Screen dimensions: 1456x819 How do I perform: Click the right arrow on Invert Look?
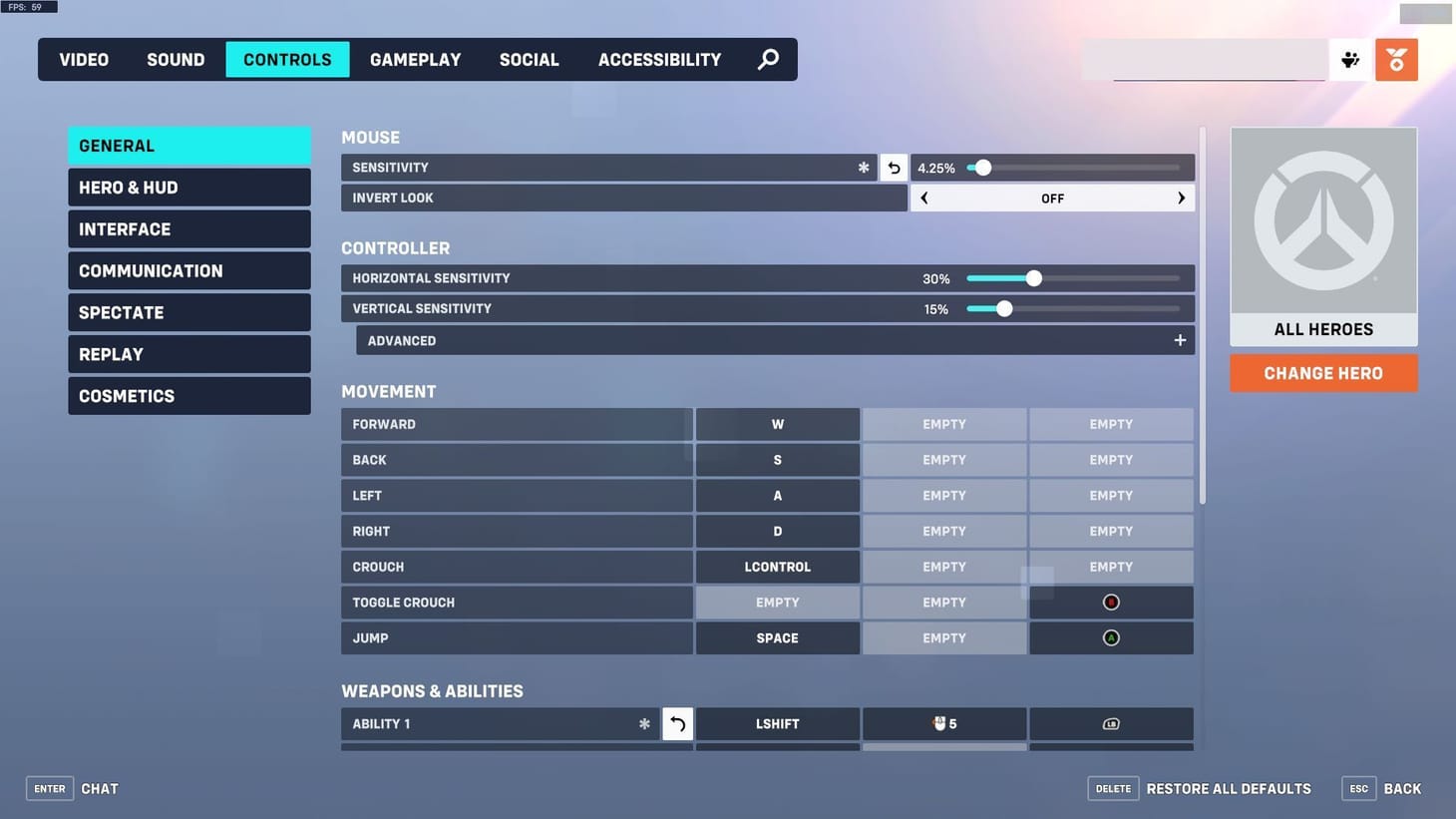[1181, 196]
